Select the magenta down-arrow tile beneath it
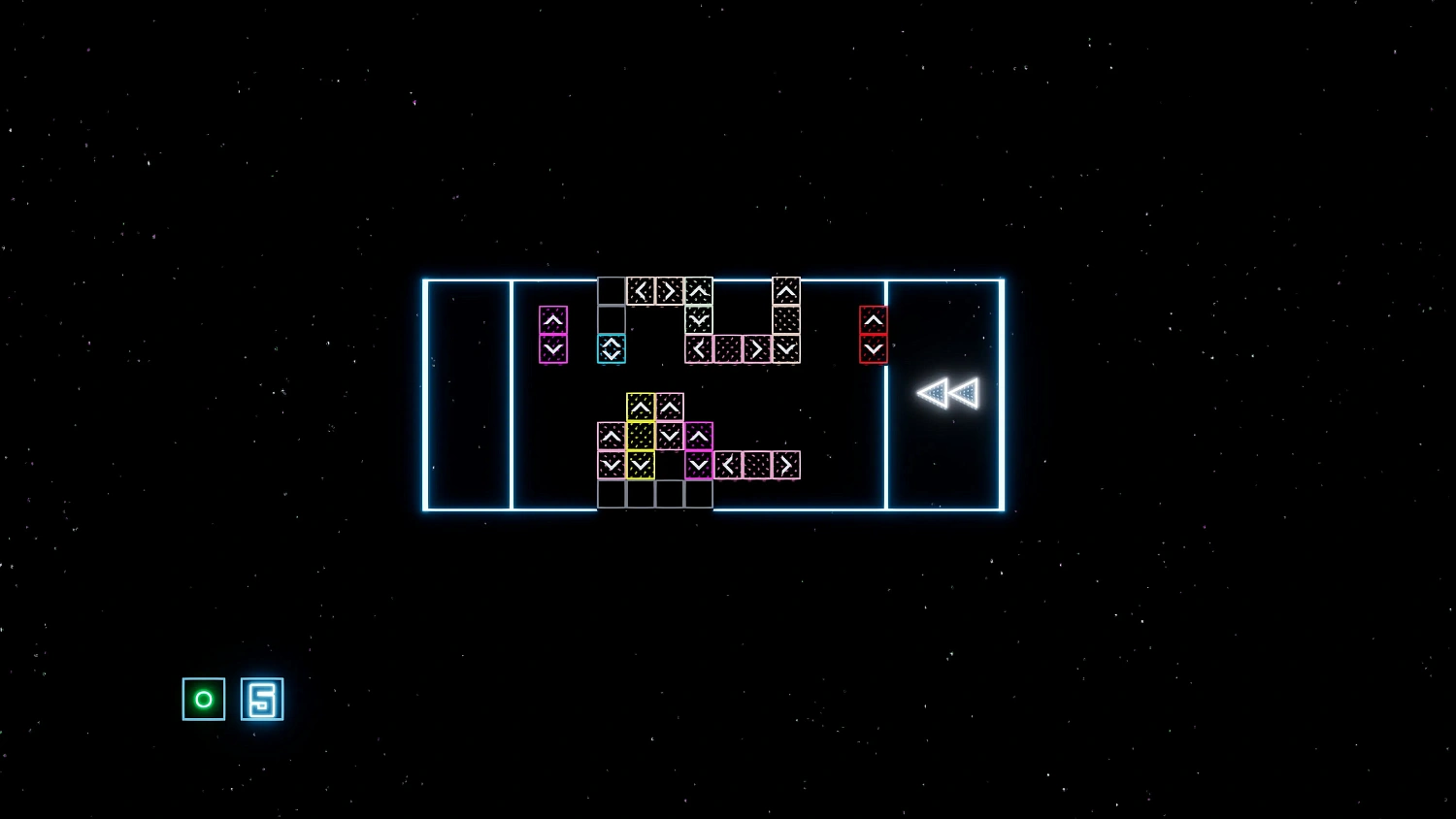Image resolution: width=1456 pixels, height=819 pixels. (553, 347)
